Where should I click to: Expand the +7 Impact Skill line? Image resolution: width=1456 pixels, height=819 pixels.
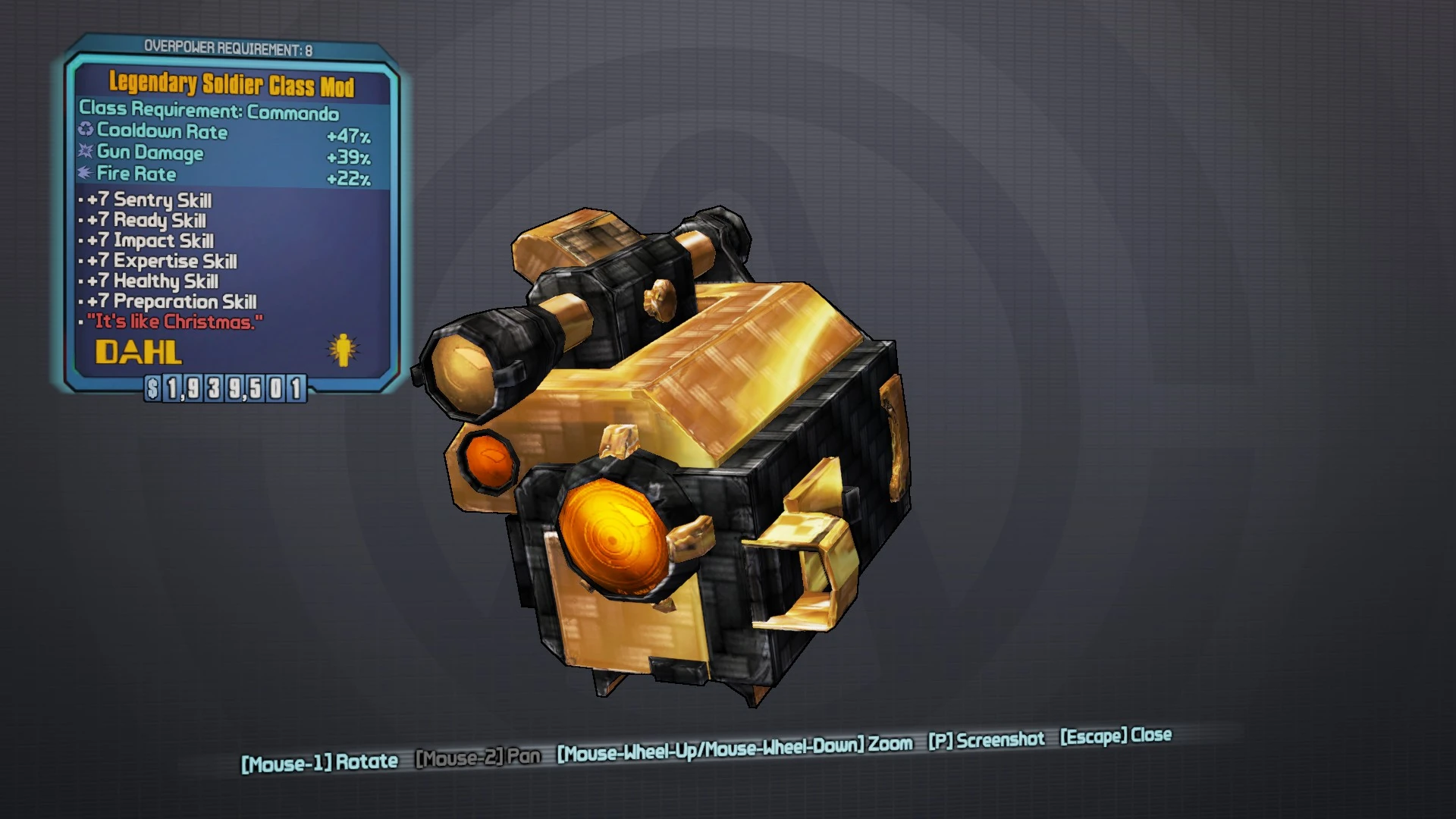coord(145,241)
